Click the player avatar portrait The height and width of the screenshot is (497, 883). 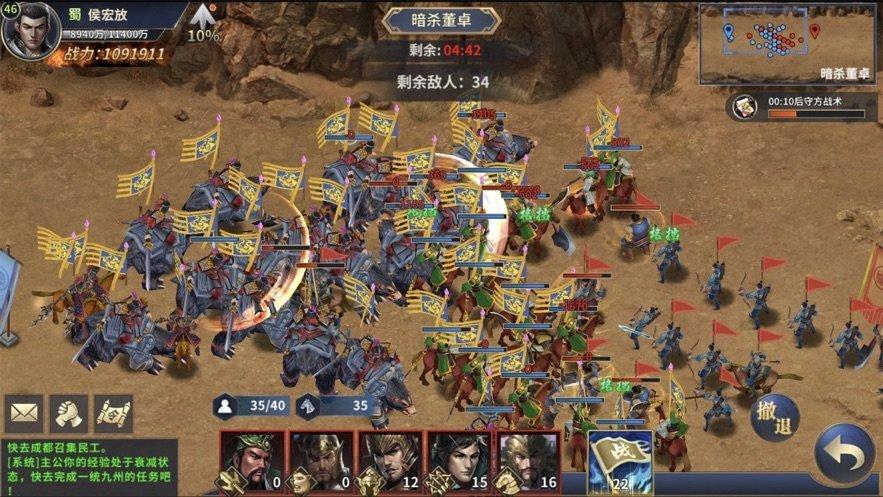pos(29,30)
